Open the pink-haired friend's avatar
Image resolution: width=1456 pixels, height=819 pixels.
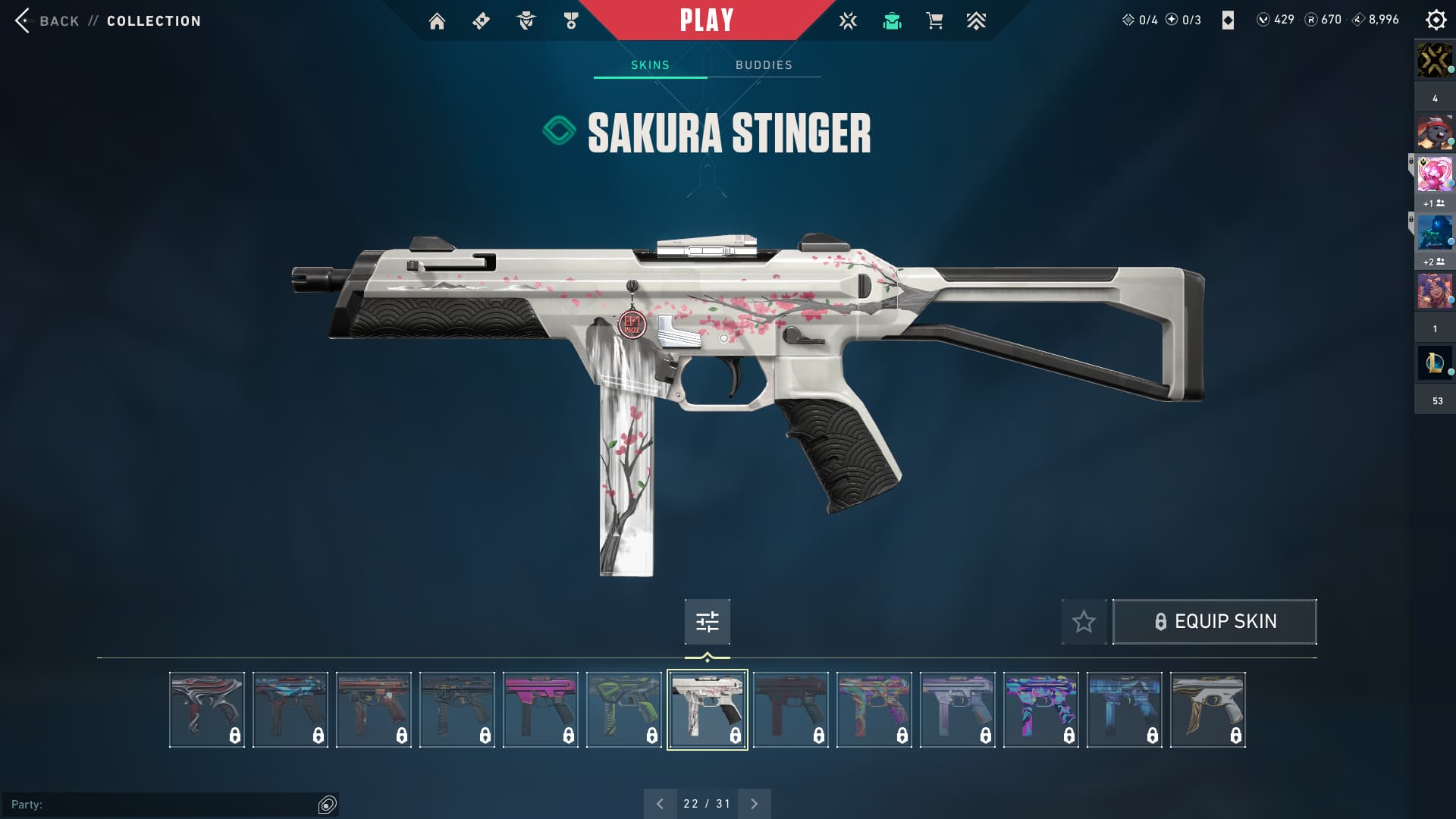click(x=1434, y=174)
